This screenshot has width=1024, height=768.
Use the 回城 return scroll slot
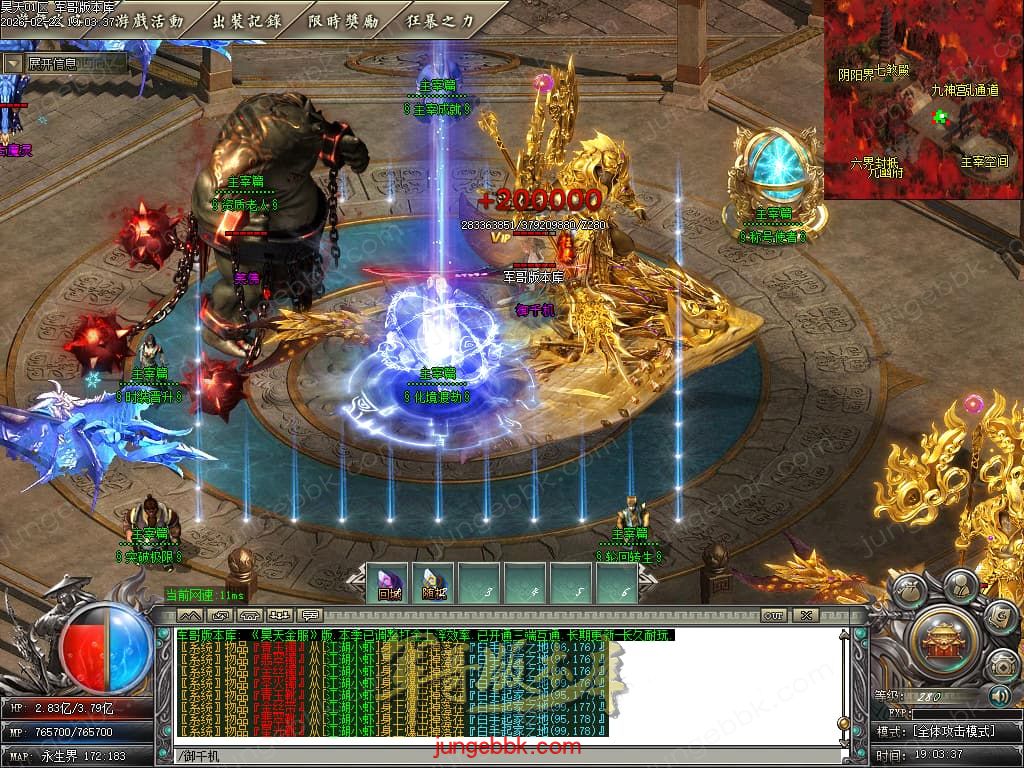click(389, 583)
